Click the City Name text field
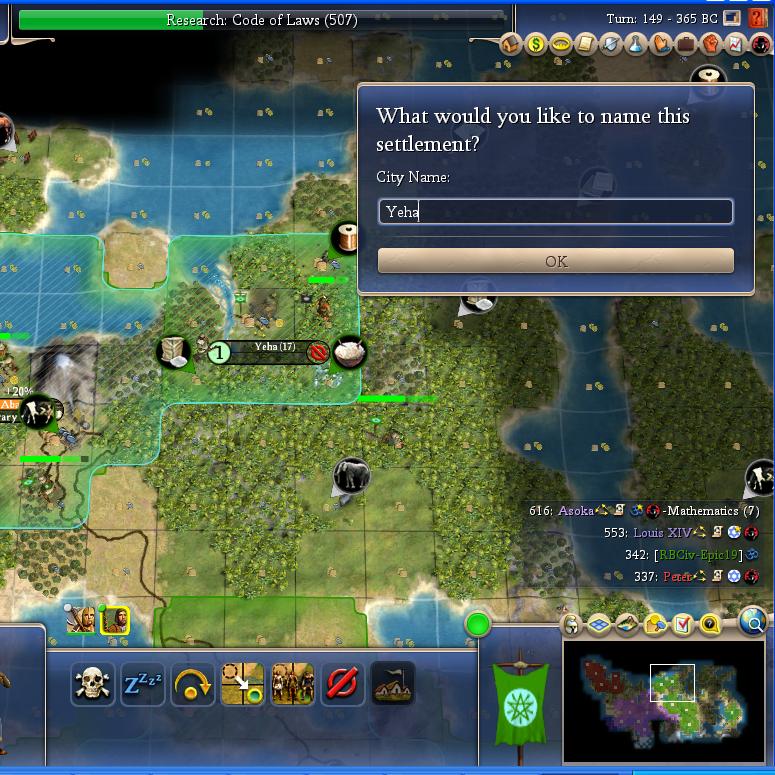The image size is (775, 775). [556, 211]
